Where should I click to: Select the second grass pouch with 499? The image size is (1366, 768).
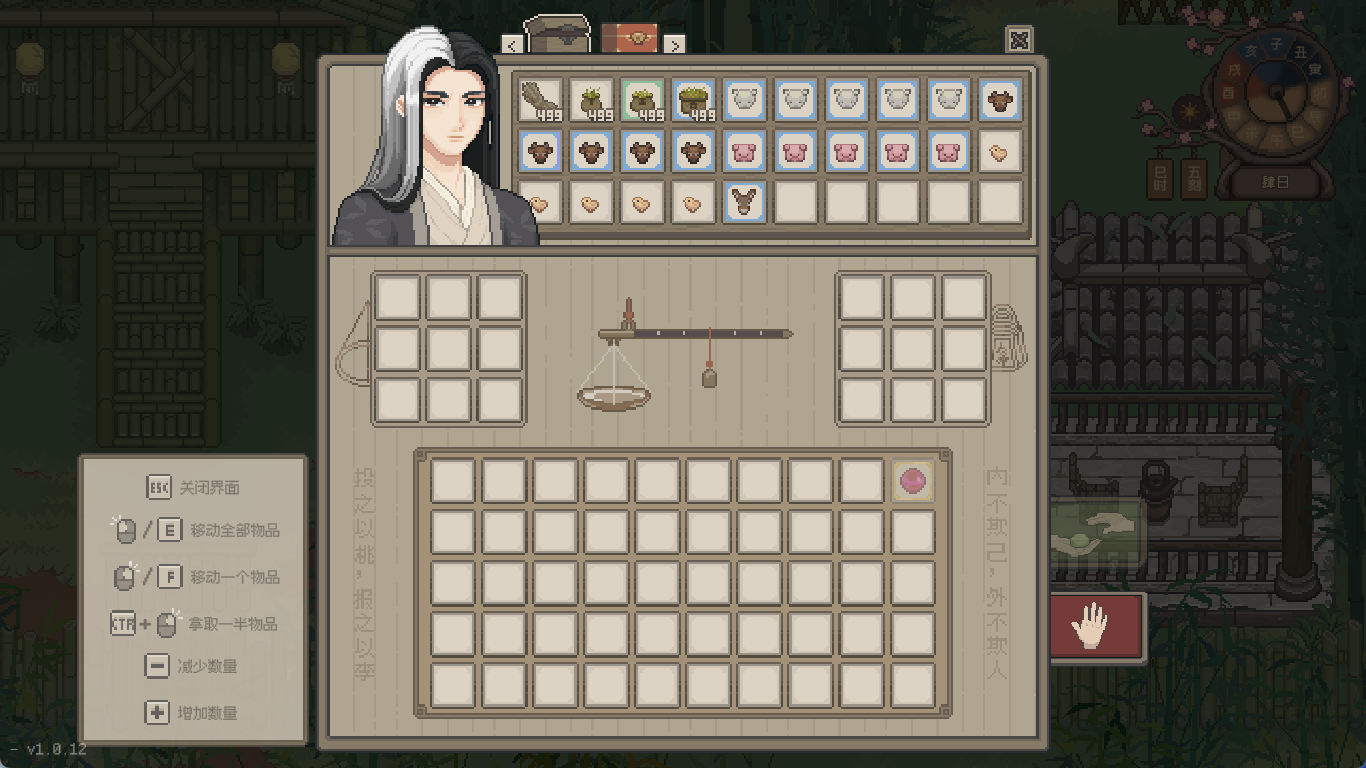(x=591, y=100)
